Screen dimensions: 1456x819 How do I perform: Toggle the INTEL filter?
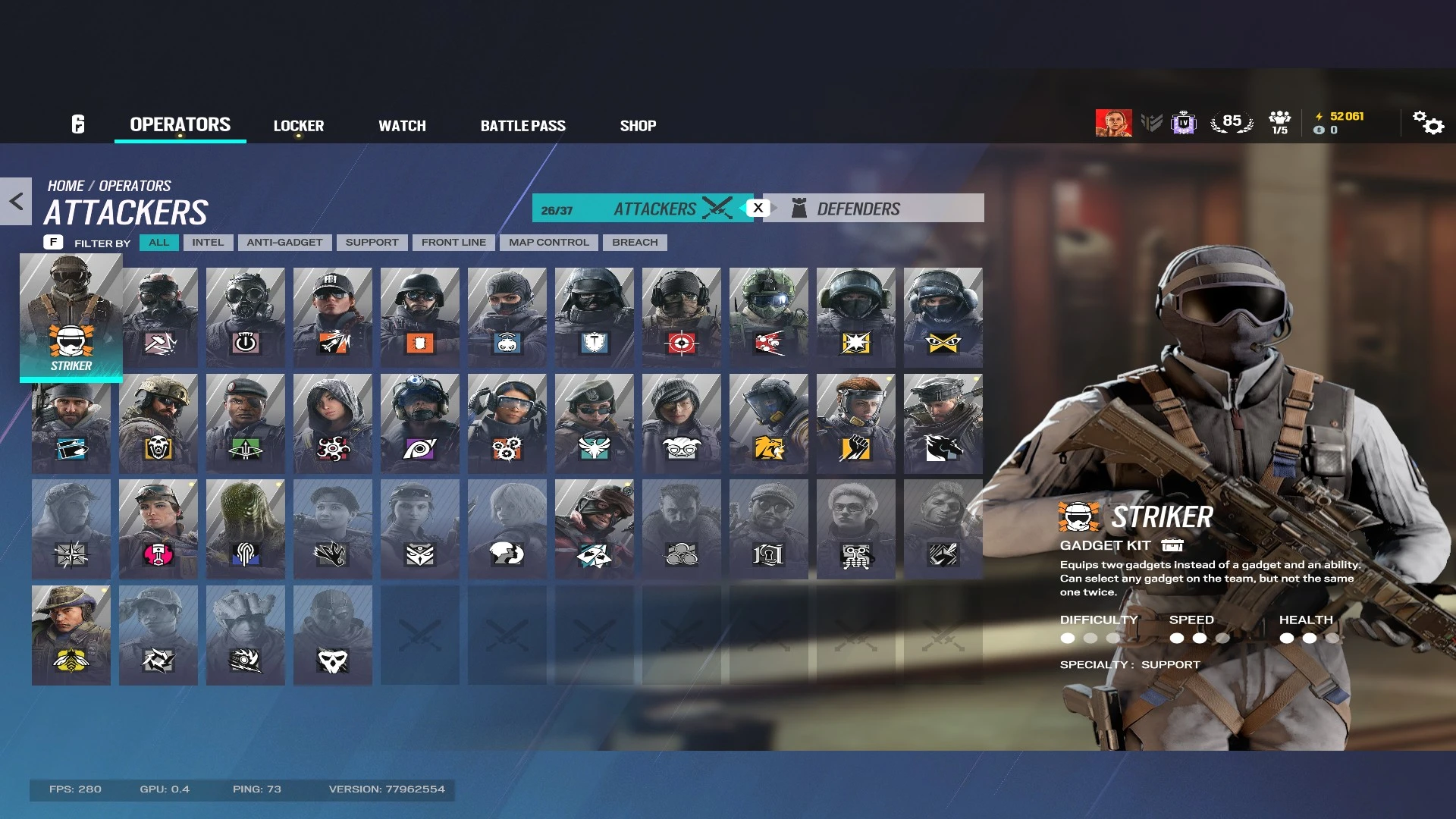208,242
